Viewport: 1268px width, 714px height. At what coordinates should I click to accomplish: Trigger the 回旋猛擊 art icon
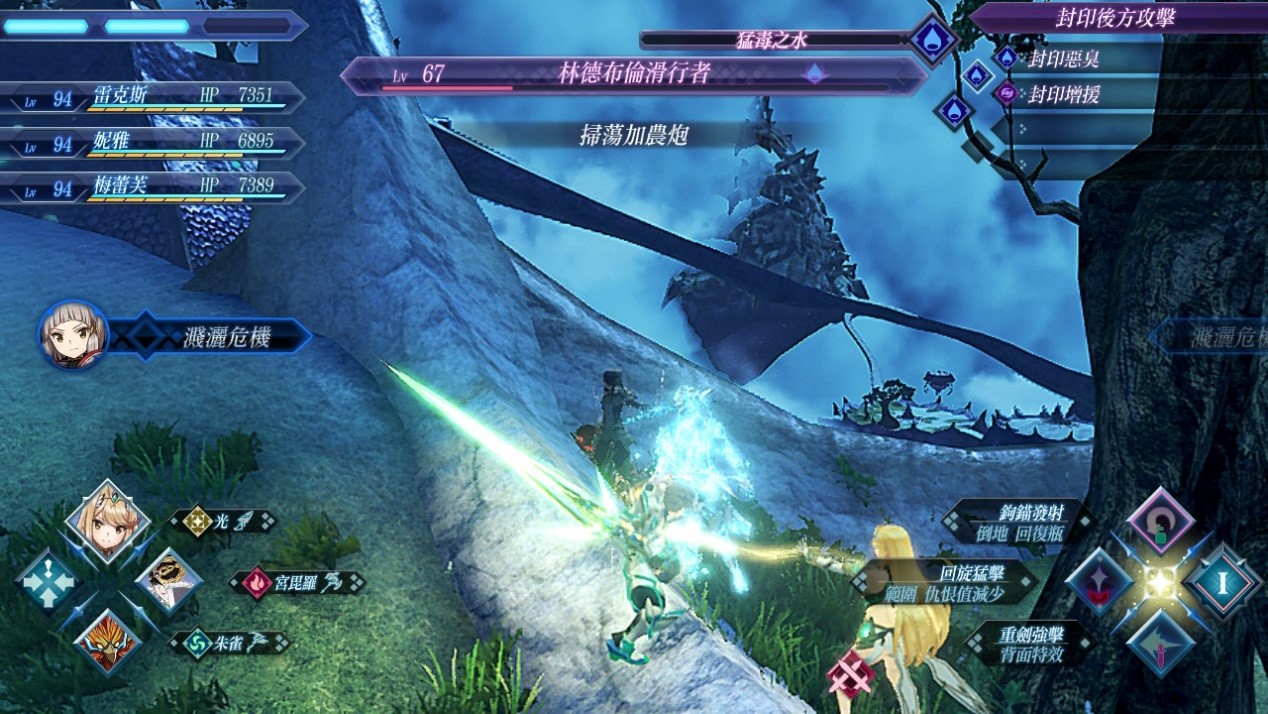pyautogui.click(x=1100, y=581)
